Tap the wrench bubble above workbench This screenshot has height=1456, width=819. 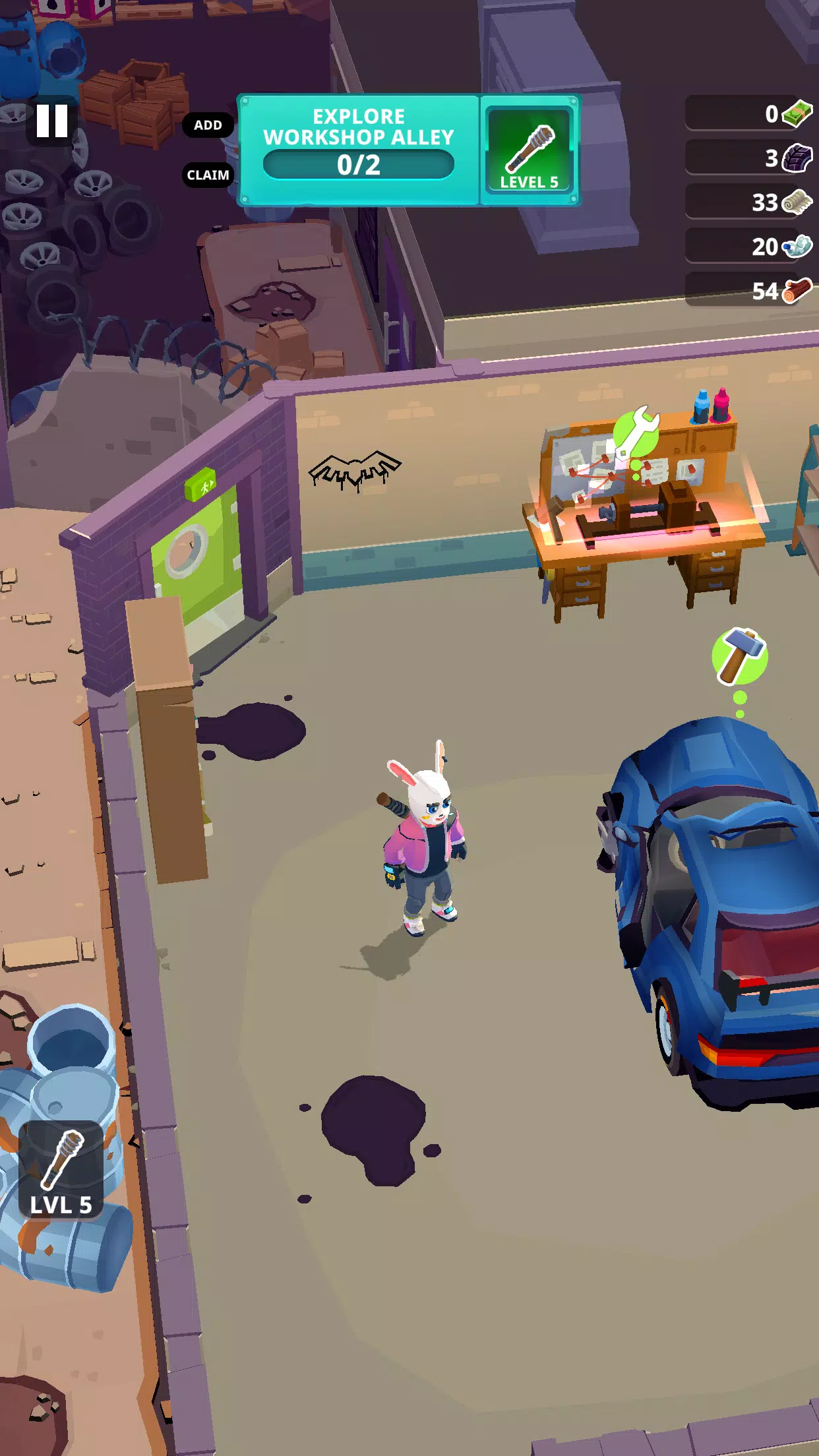pyautogui.click(x=636, y=433)
